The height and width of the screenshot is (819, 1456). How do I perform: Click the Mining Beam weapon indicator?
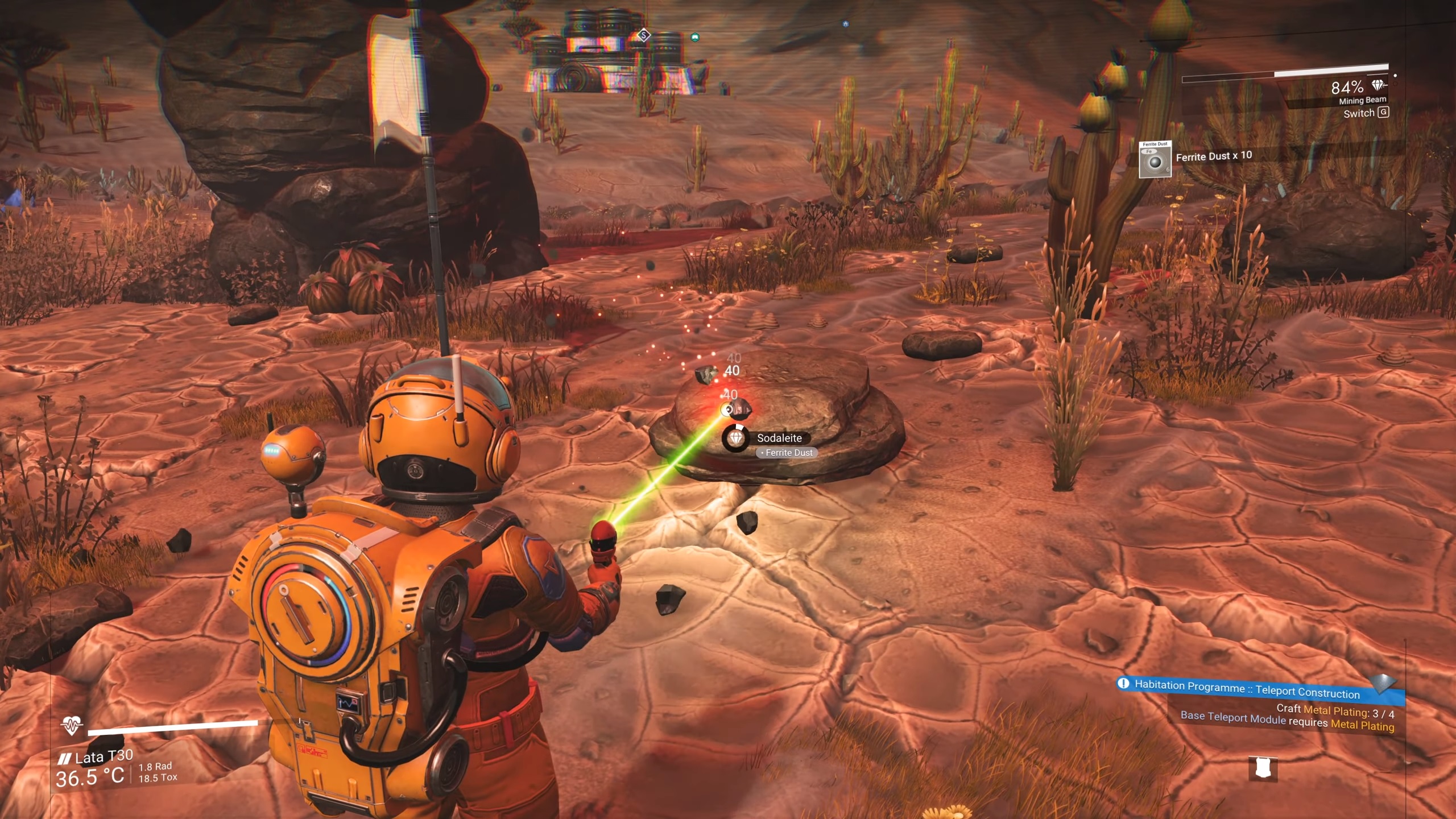click(1362, 100)
